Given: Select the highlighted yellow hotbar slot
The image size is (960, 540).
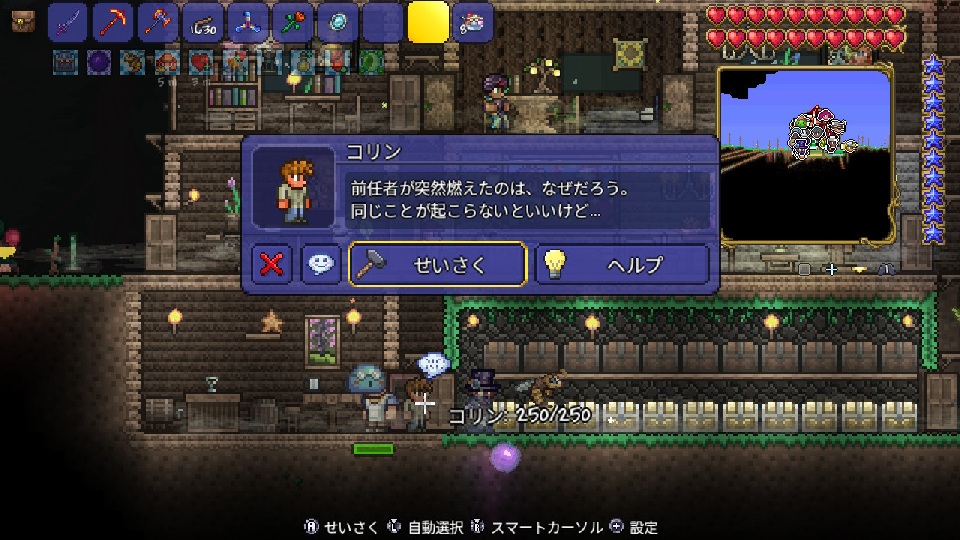Looking at the screenshot, I should click(428, 22).
